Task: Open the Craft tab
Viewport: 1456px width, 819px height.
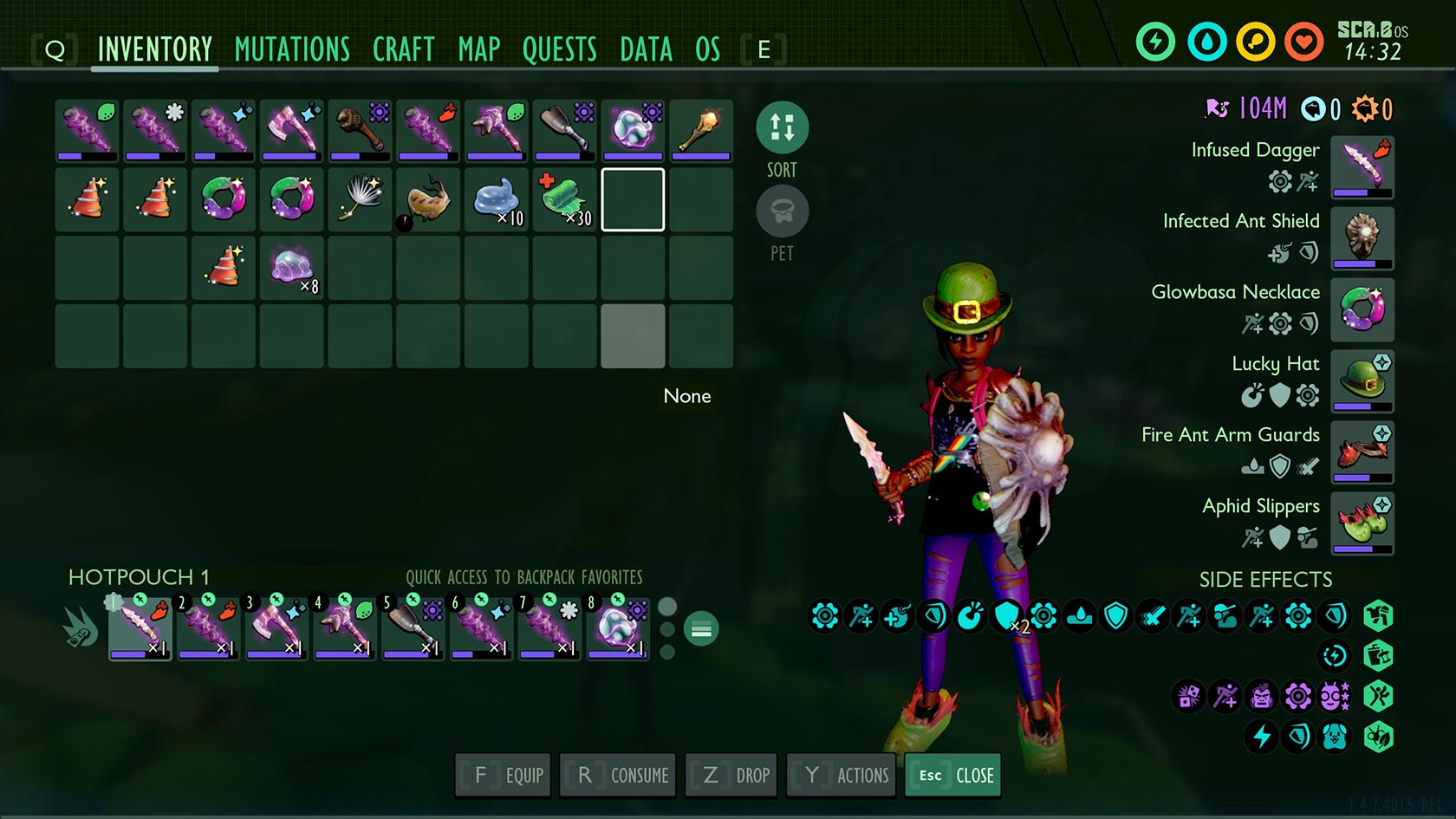Action: 403,49
